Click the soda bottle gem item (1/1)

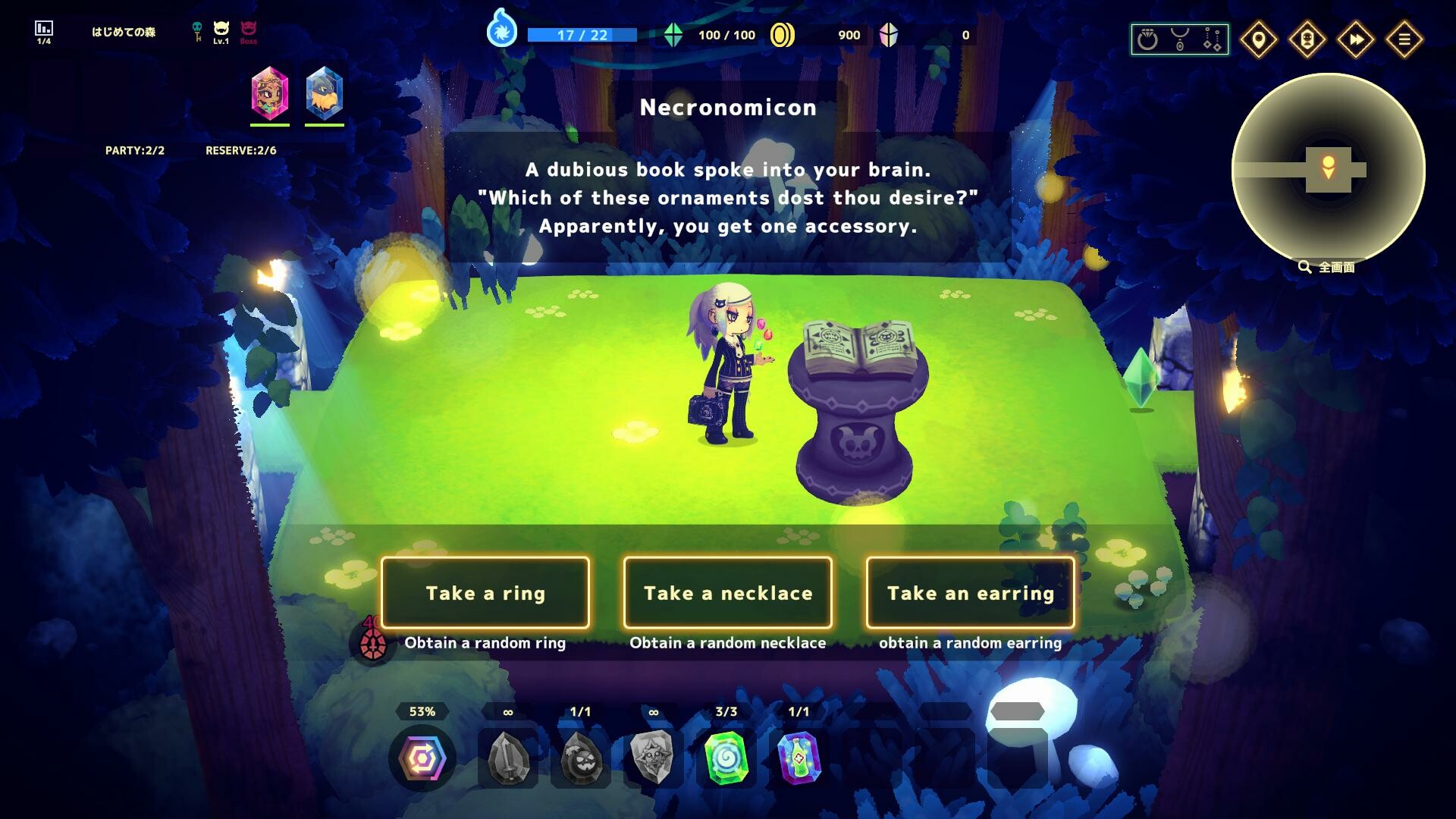point(799,757)
